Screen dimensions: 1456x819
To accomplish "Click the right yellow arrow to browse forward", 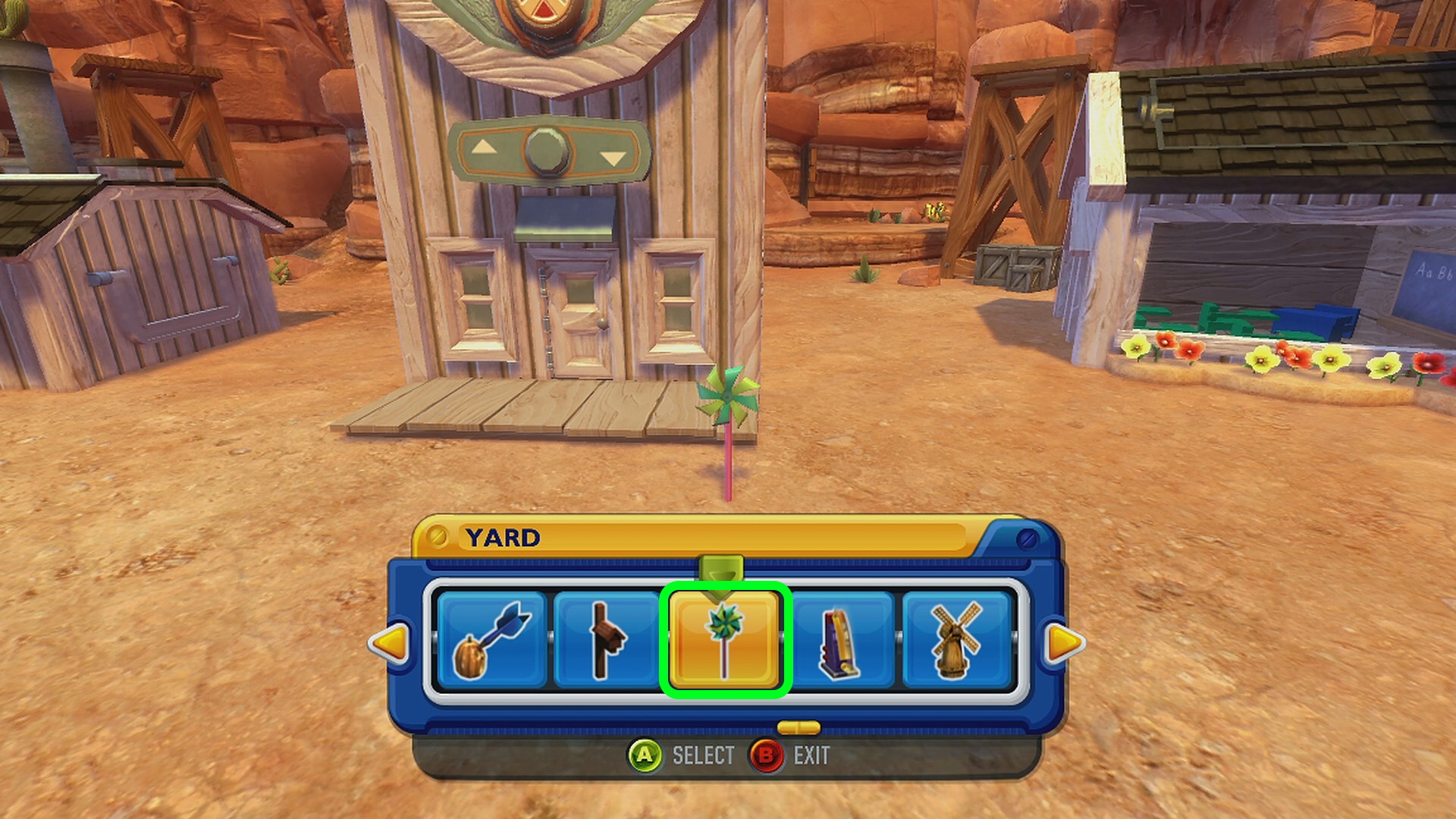I will click(x=1063, y=644).
